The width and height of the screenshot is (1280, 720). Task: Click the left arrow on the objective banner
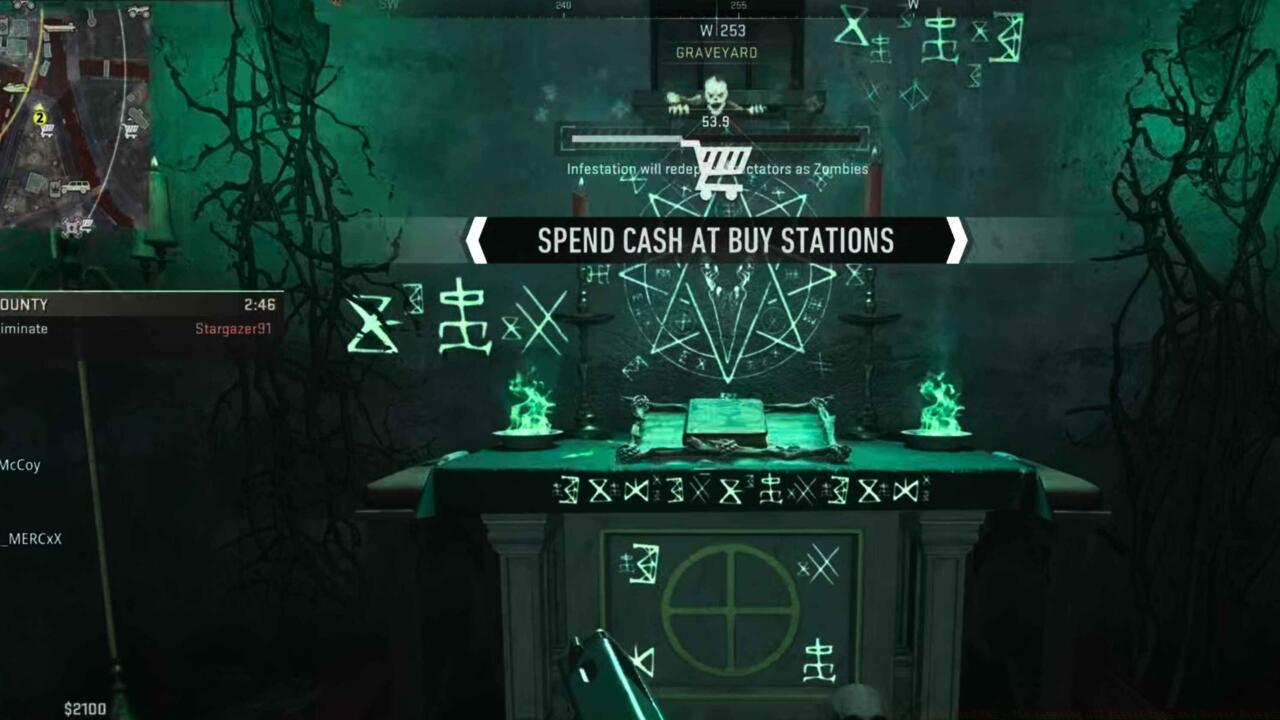tap(477, 241)
